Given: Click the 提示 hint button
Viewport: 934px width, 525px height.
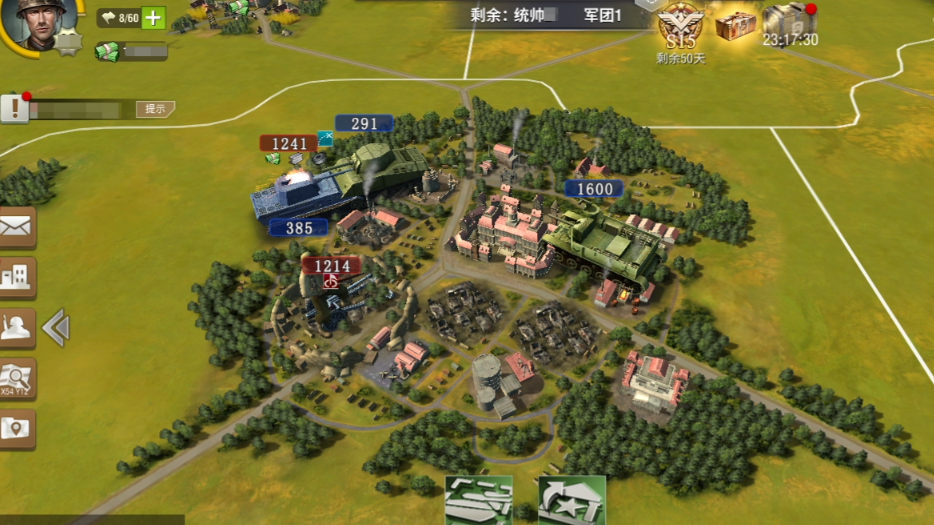Looking at the screenshot, I should click(155, 109).
